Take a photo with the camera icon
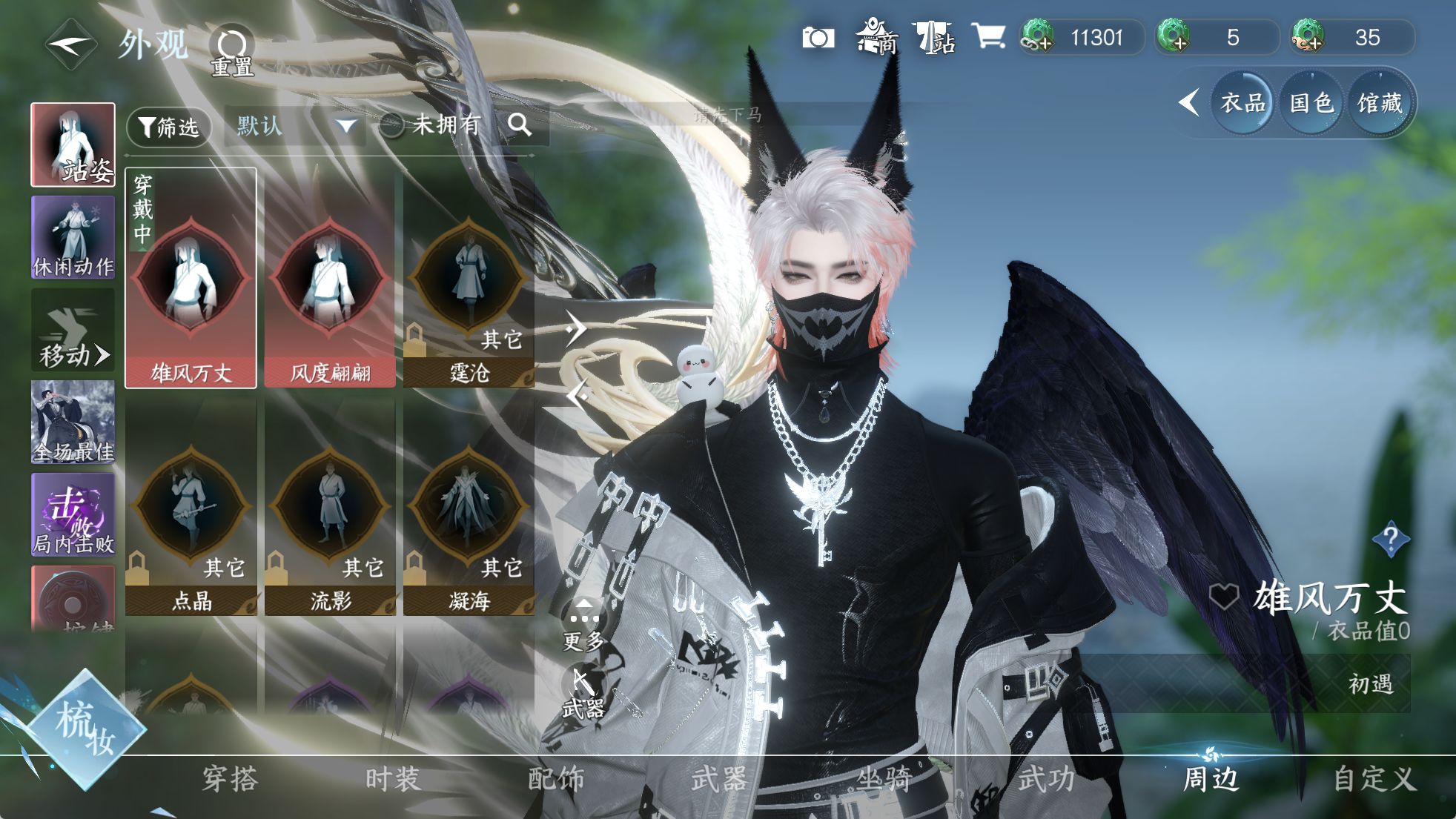 coord(818,38)
